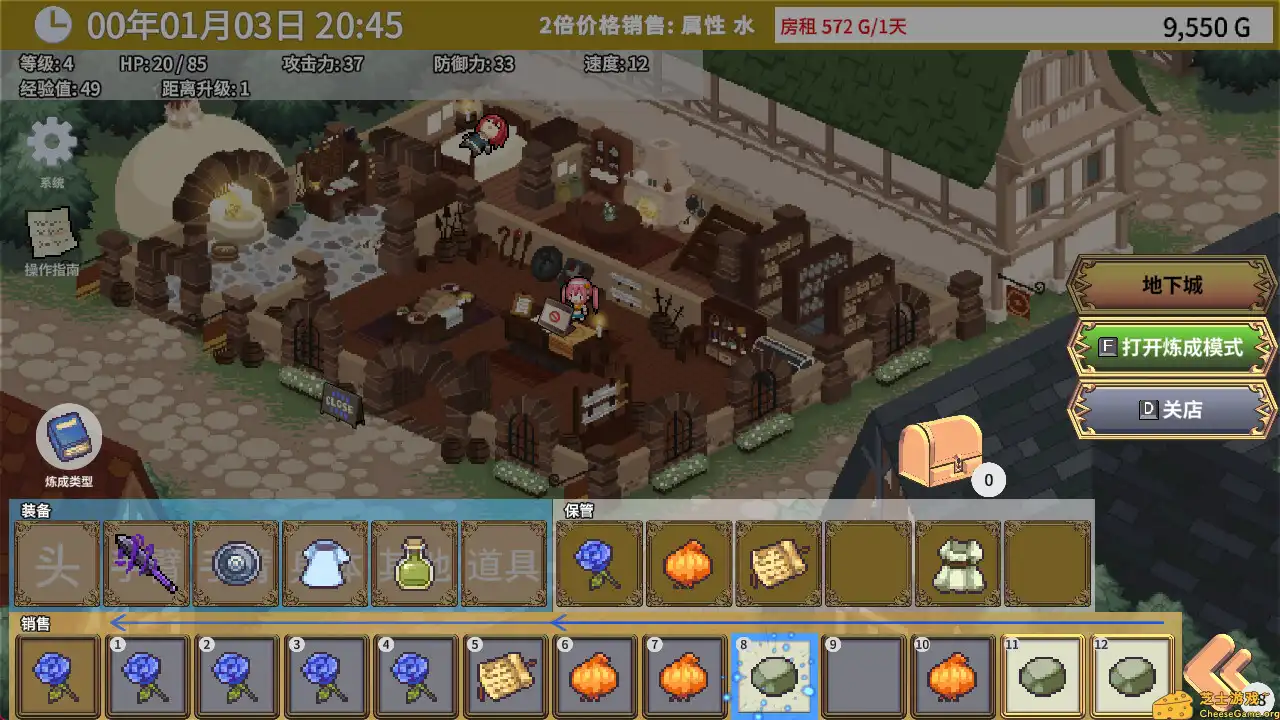Click the scroll item in the 保管 panel
Screen dimensions: 1280x720
(x=778, y=565)
